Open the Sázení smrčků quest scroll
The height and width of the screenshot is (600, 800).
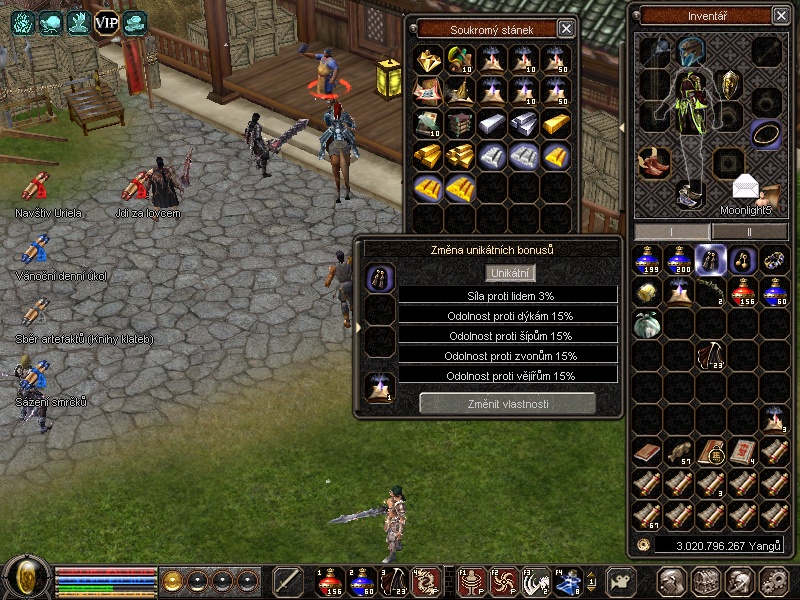(x=36, y=376)
